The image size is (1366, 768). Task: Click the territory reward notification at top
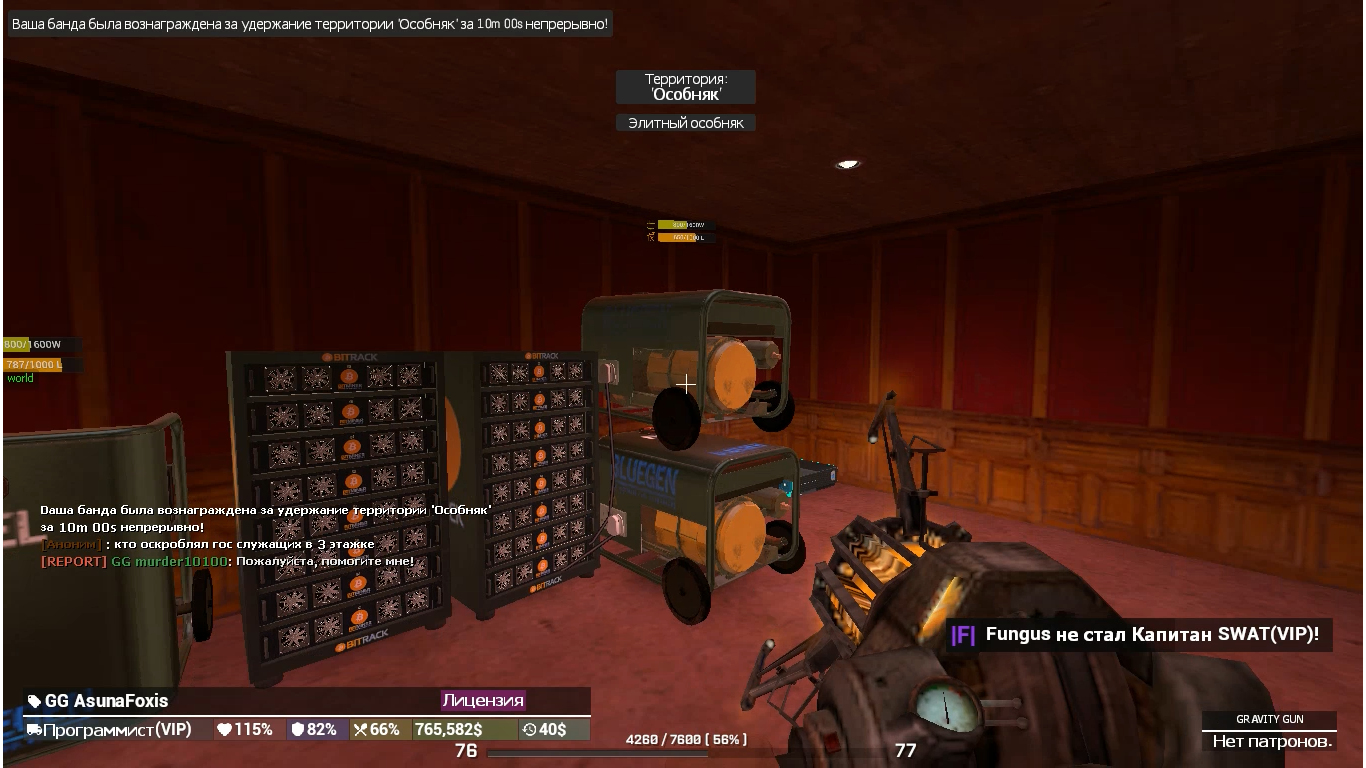coord(310,23)
